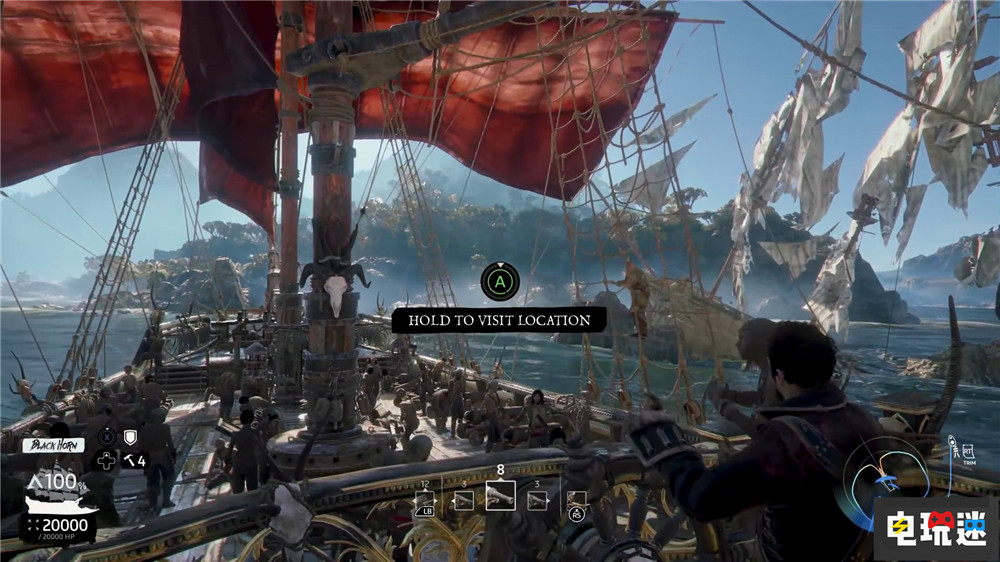Select the highlighted center cannon weapon slot
Viewport: 1000px width, 562px height.
[x=500, y=496]
